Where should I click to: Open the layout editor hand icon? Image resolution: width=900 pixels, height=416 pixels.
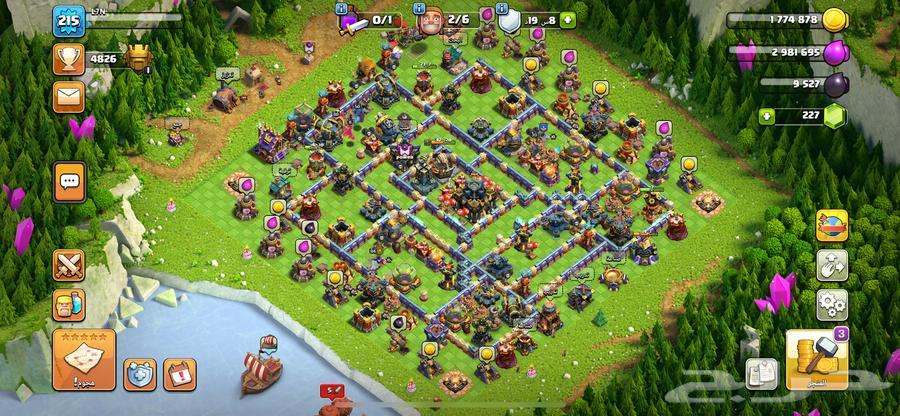(832, 265)
